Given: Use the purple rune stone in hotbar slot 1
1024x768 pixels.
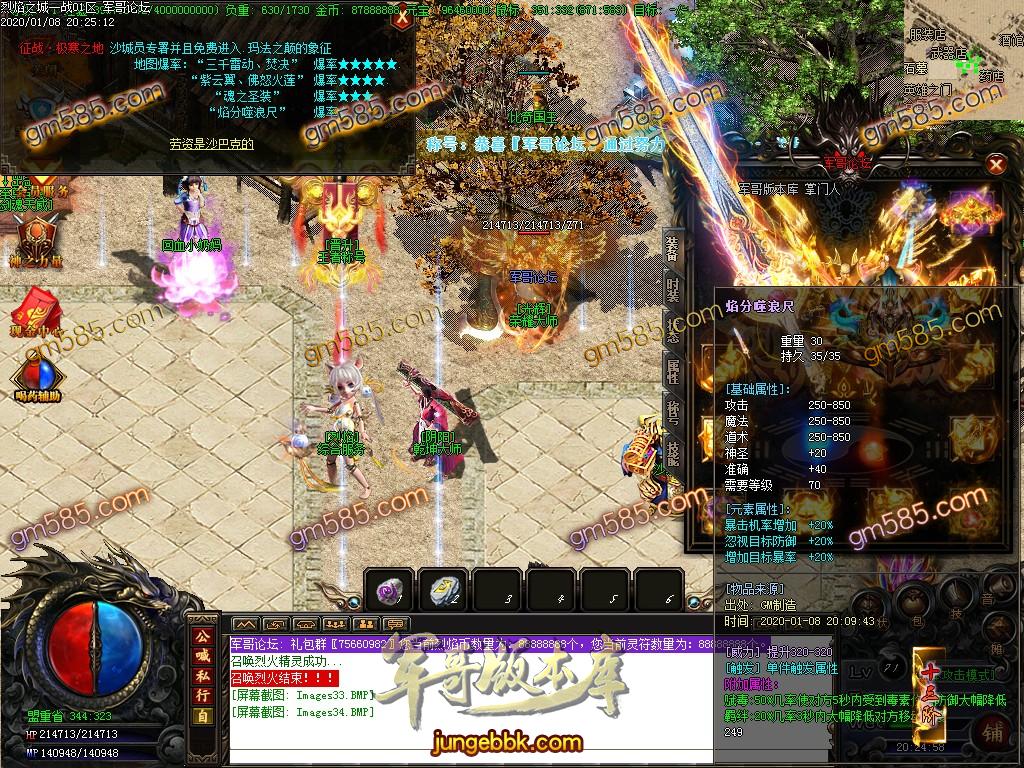Looking at the screenshot, I should pyautogui.click(x=388, y=590).
